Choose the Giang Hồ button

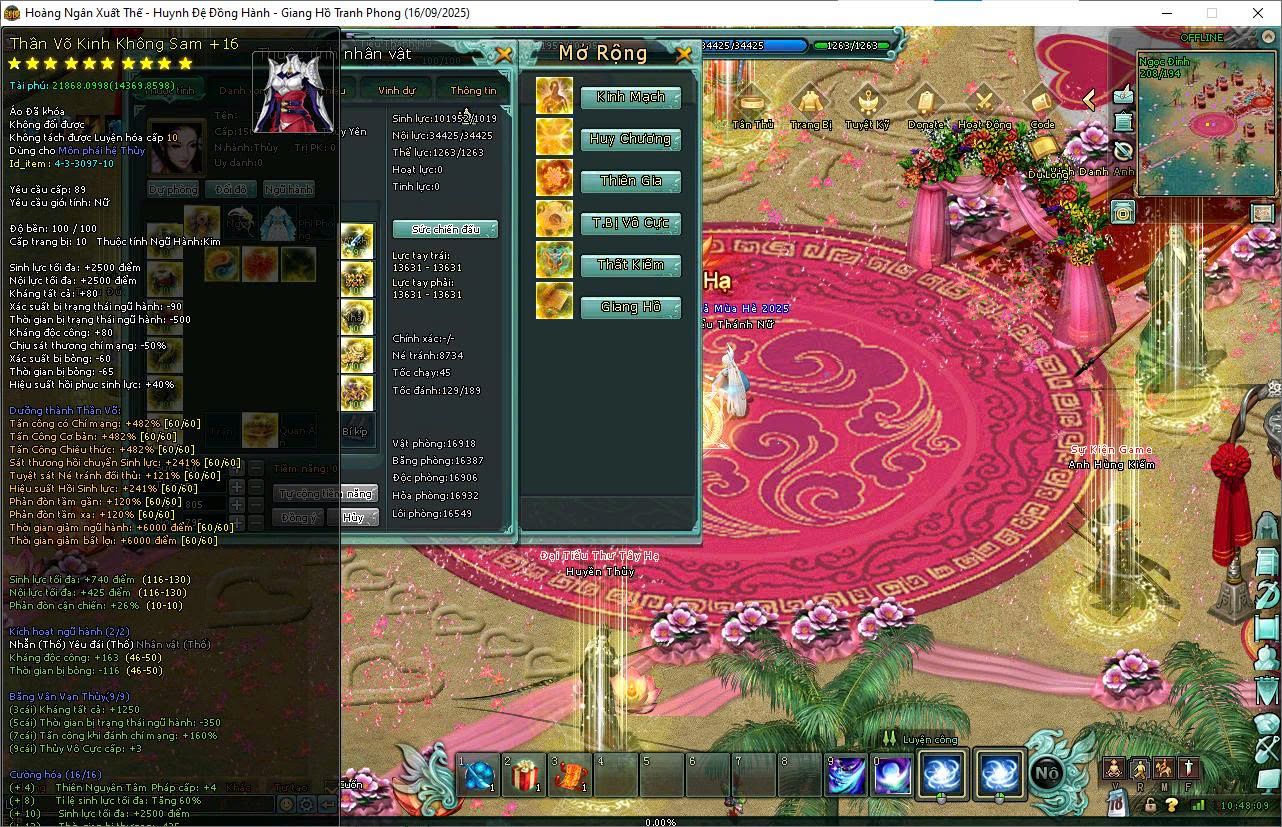(x=630, y=307)
